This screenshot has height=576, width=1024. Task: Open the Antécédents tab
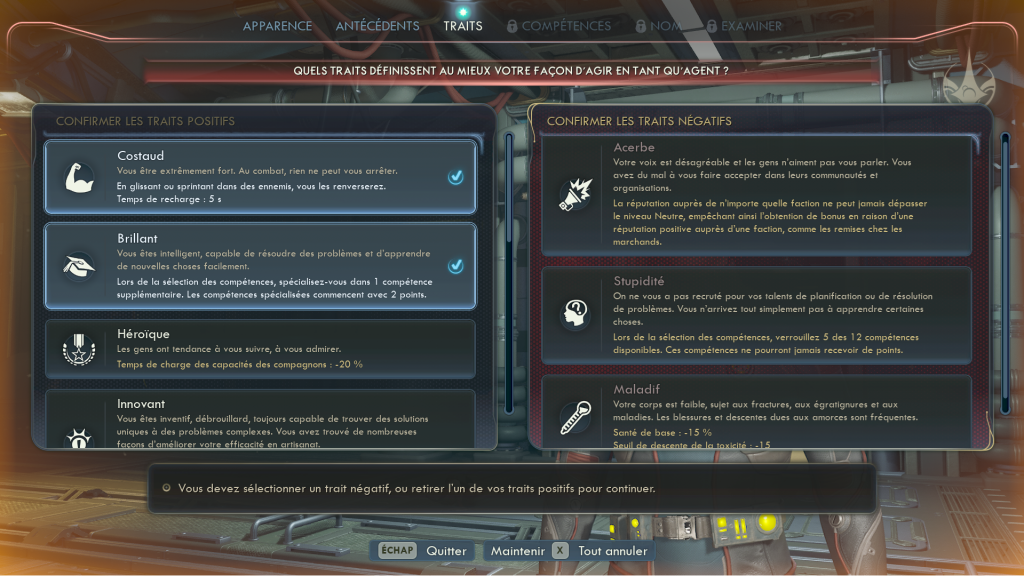(377, 26)
